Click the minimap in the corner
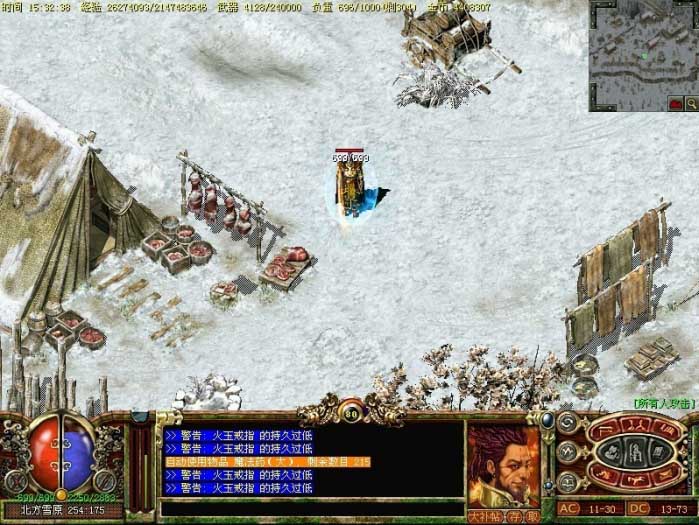699x525 pixels. [643, 50]
